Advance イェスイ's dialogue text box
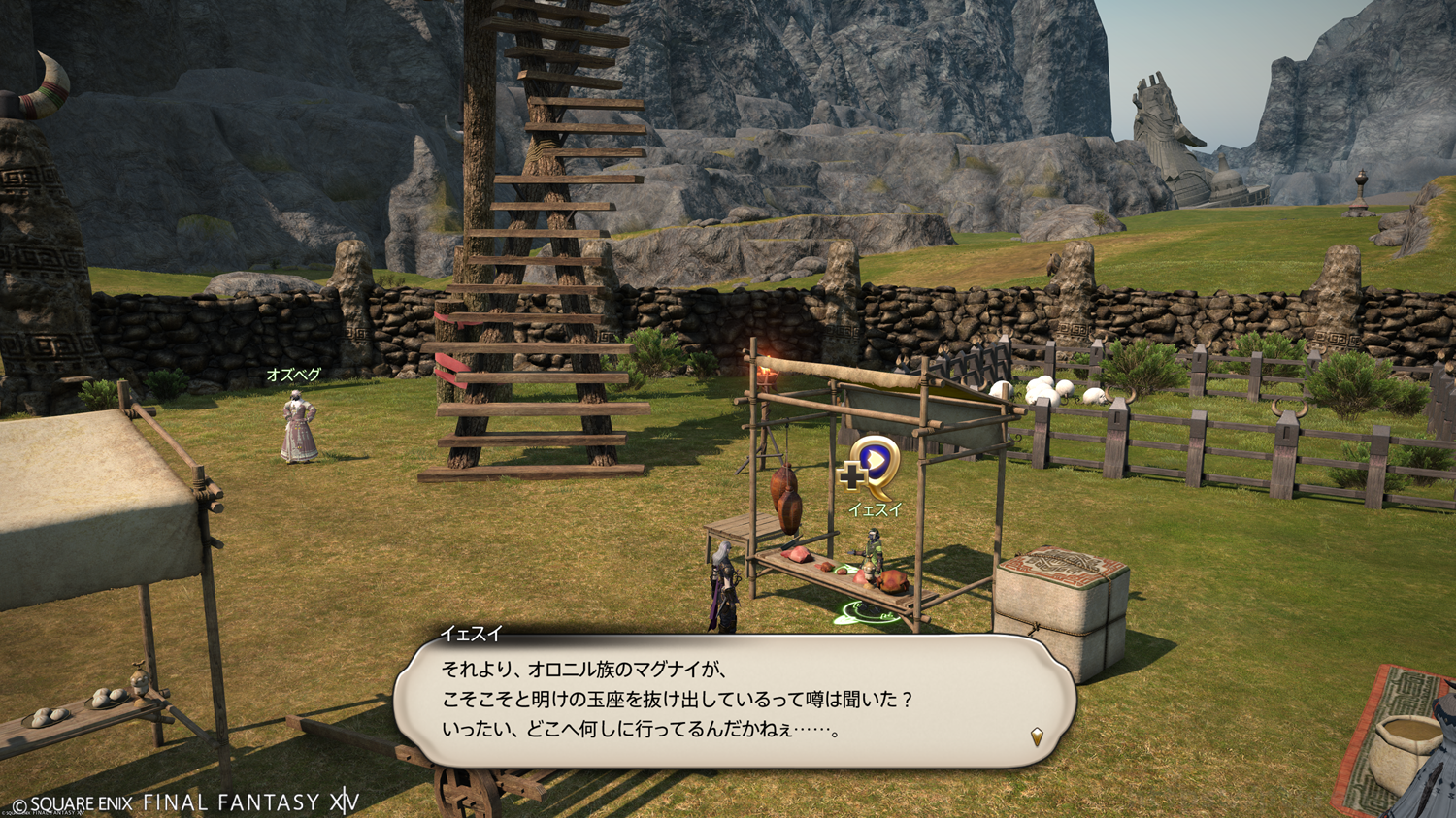 733,701
